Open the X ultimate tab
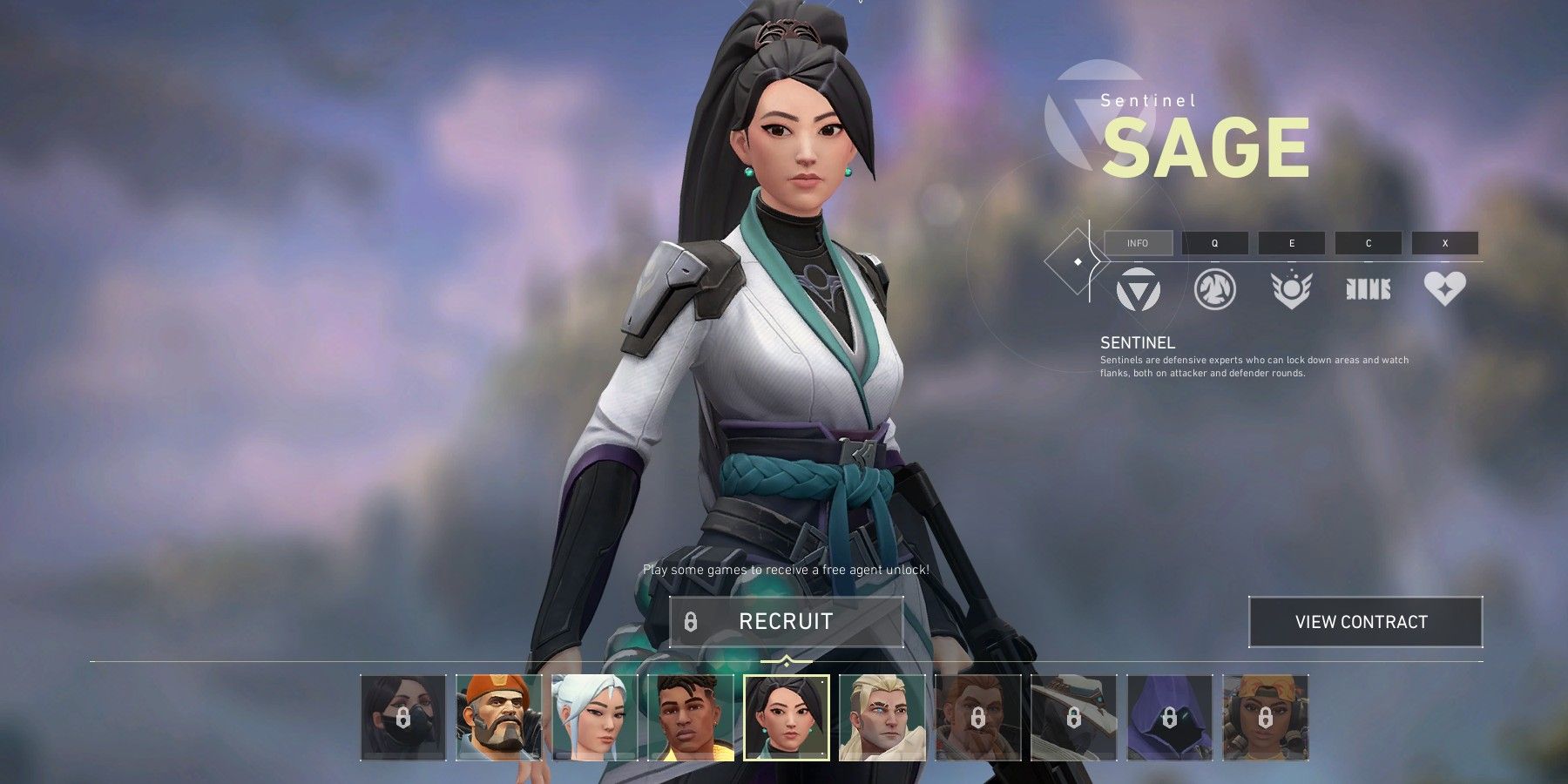This screenshot has width=1568, height=784. point(1444,243)
